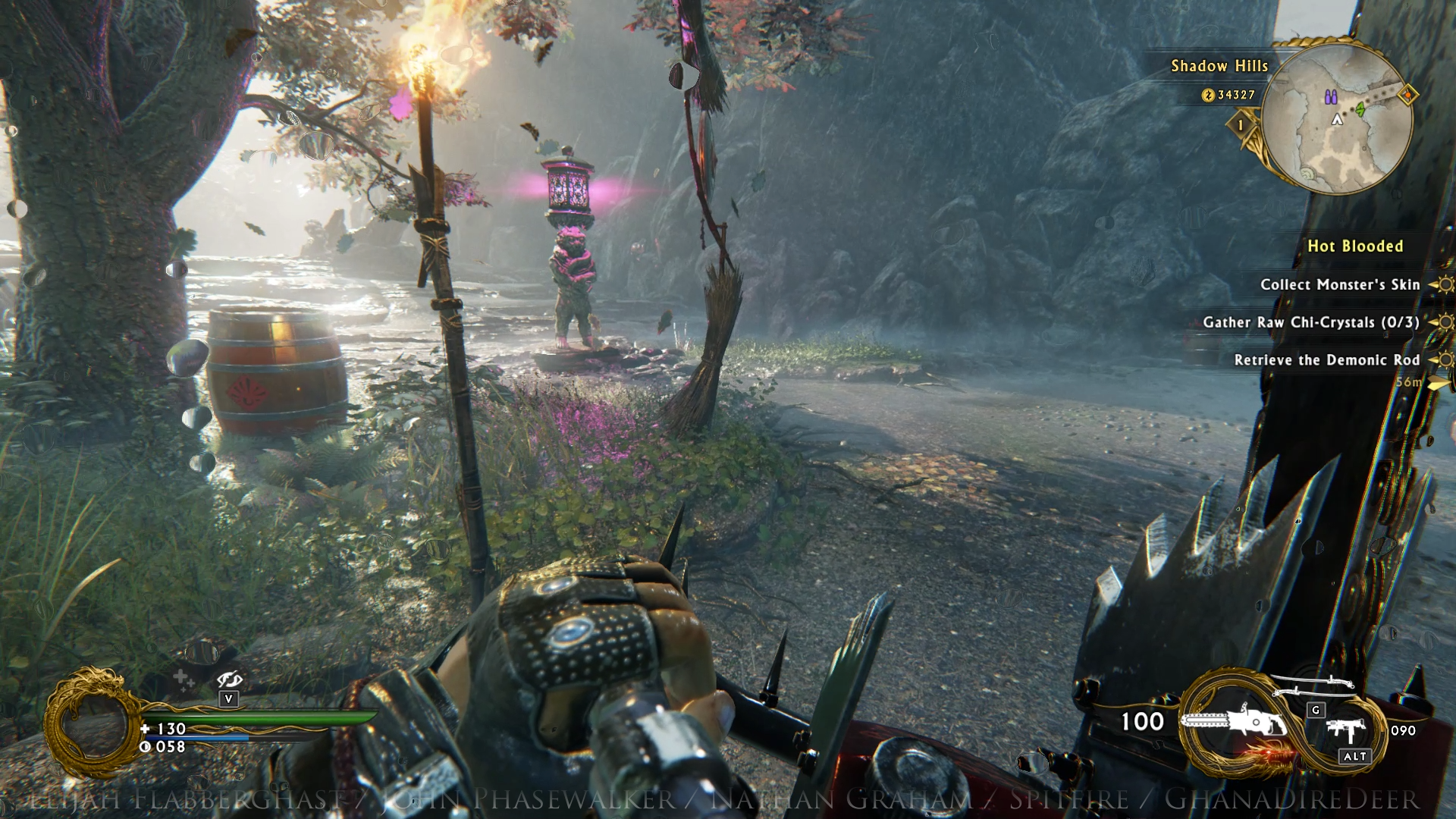Image resolution: width=1456 pixels, height=819 pixels.
Task: Select the green marker on the minimap
Action: point(1360,110)
